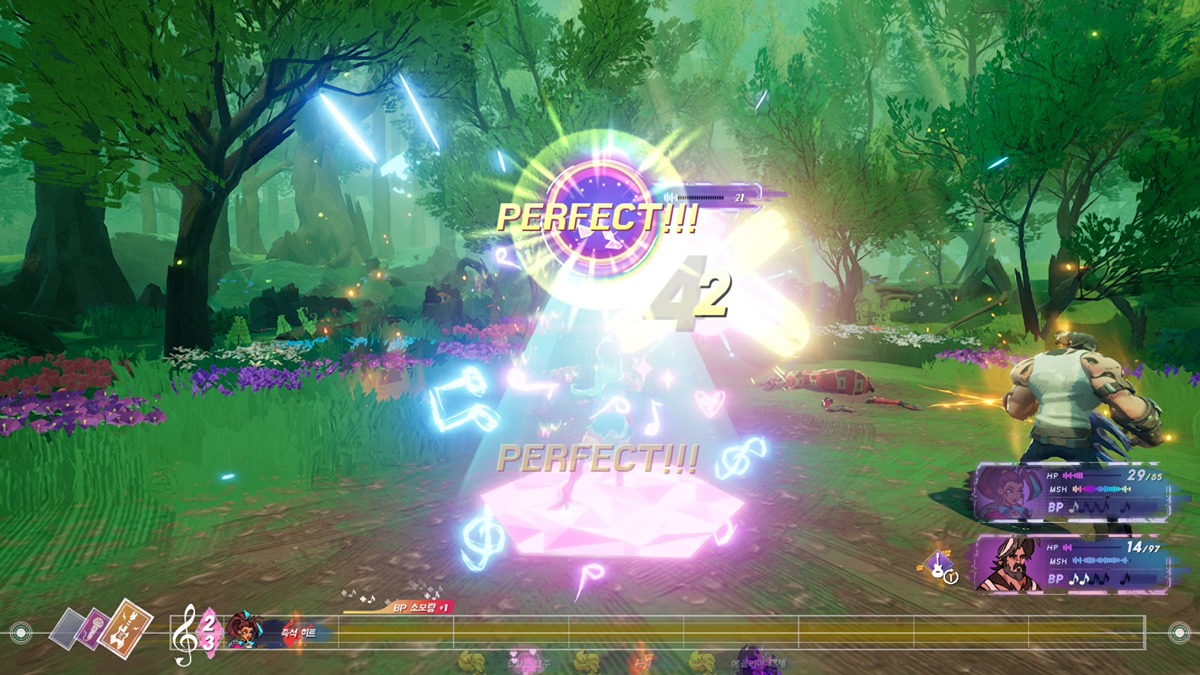Click the singer's turn portrait on the timeline
This screenshot has width=1200, height=675.
point(242,631)
